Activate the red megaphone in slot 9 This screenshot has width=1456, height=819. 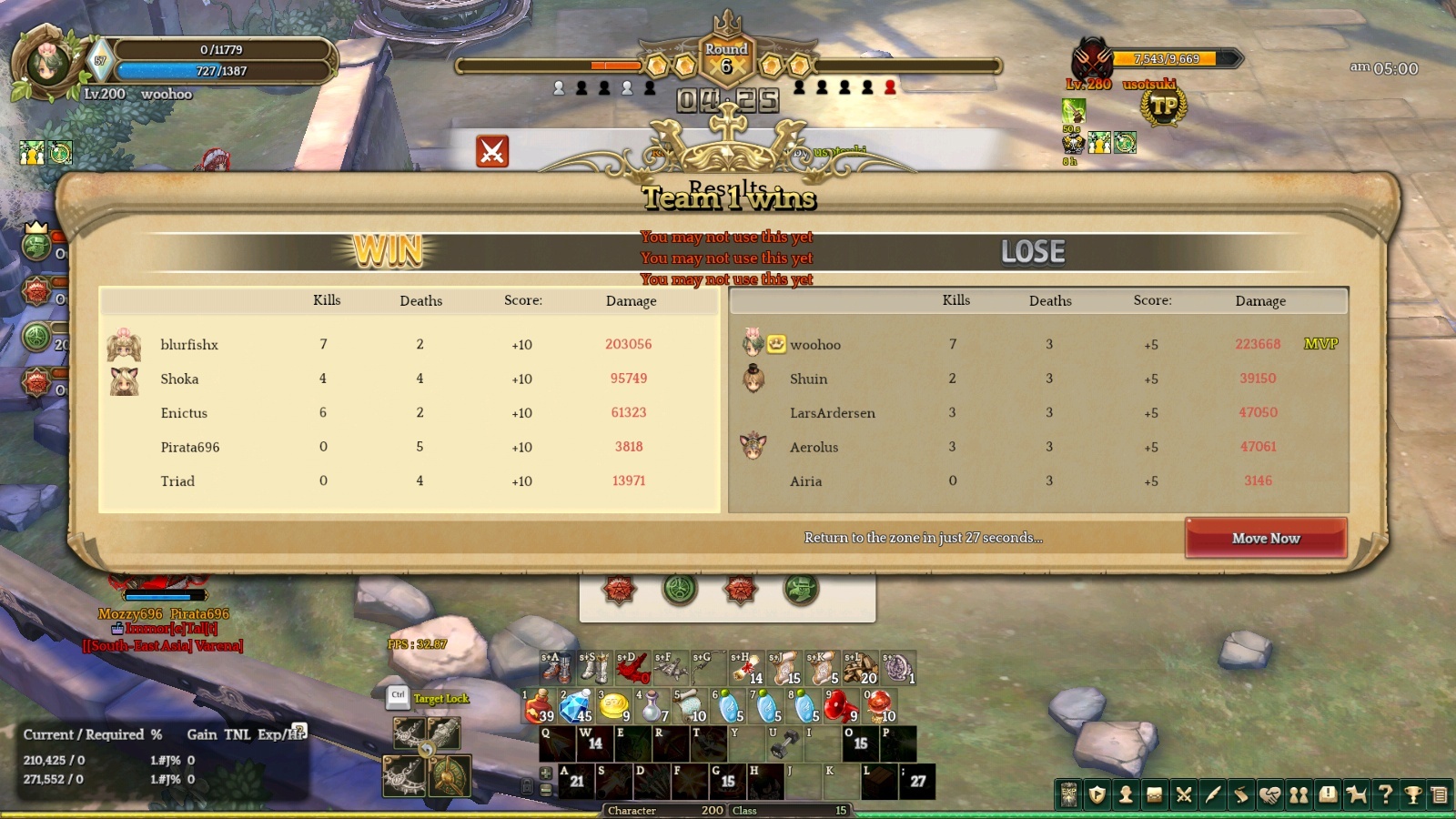coord(842,705)
